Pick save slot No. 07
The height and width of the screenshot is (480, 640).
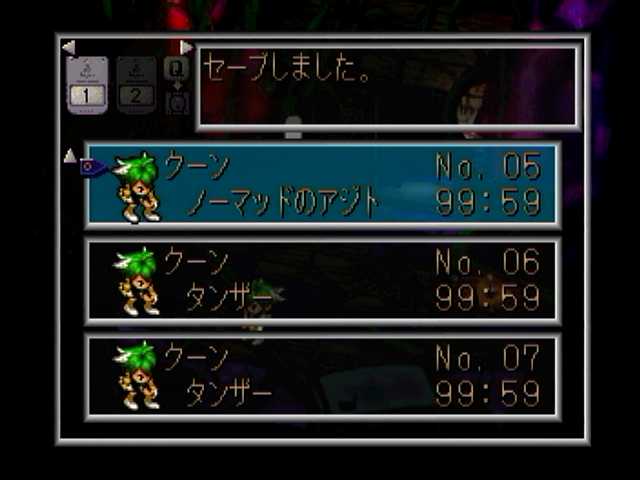click(322, 376)
